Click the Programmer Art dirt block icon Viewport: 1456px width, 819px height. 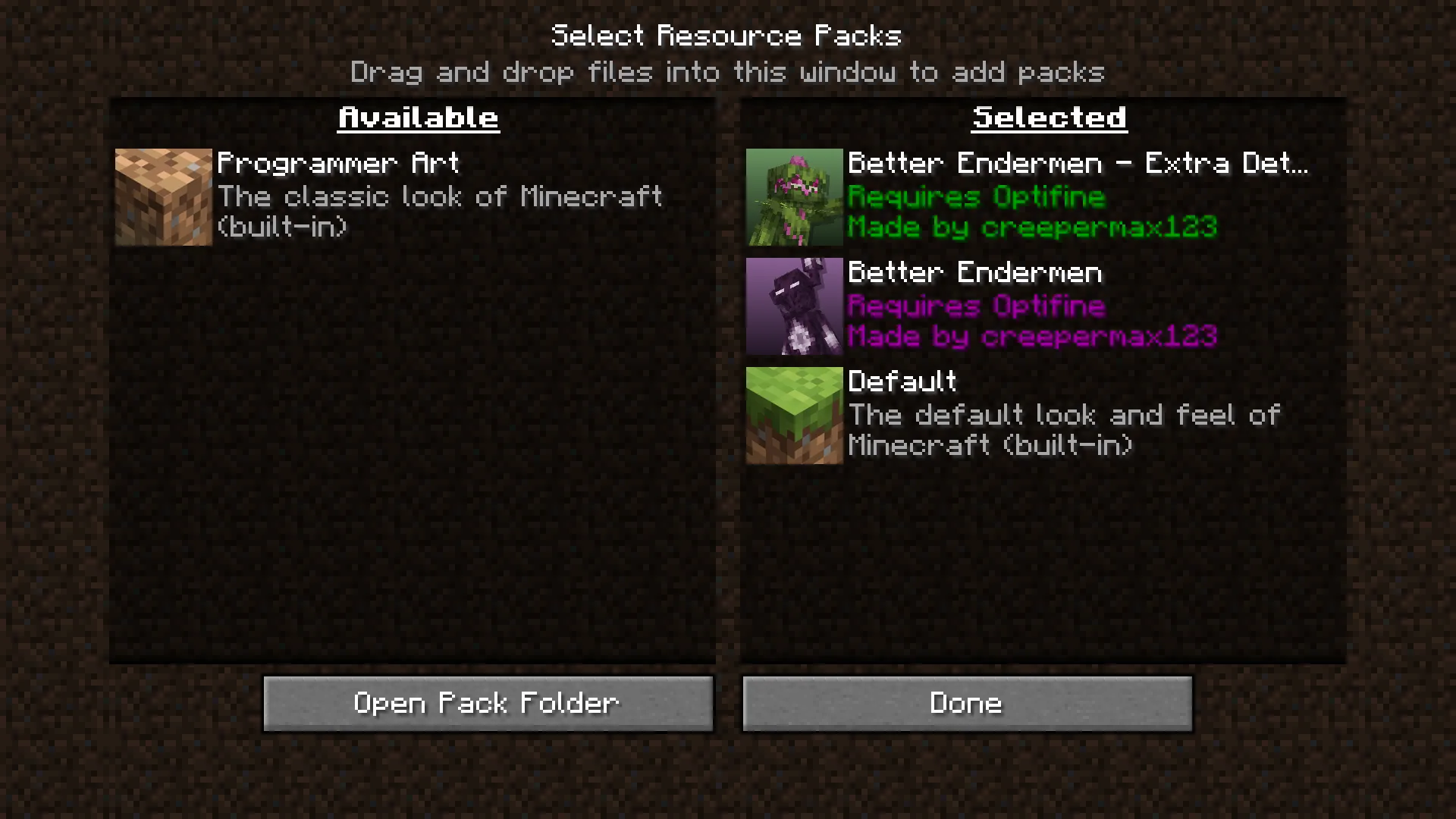pos(162,196)
